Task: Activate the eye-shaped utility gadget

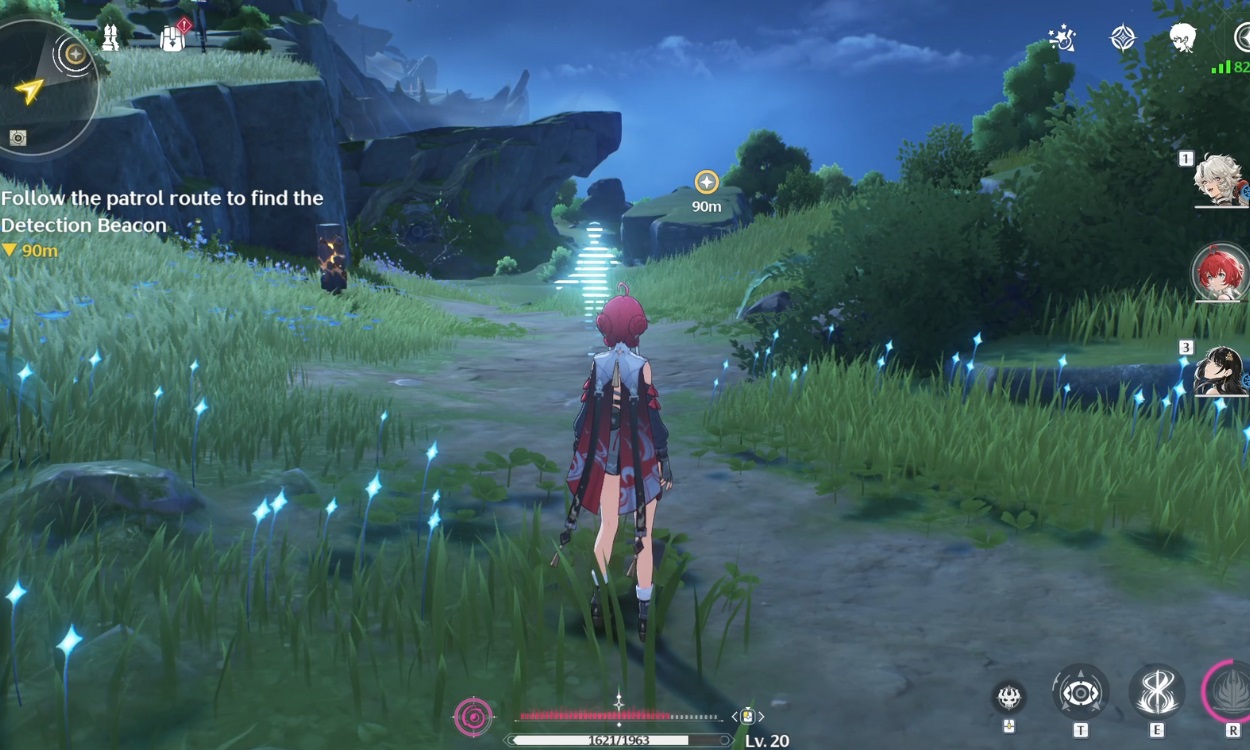Action: coord(1080,692)
